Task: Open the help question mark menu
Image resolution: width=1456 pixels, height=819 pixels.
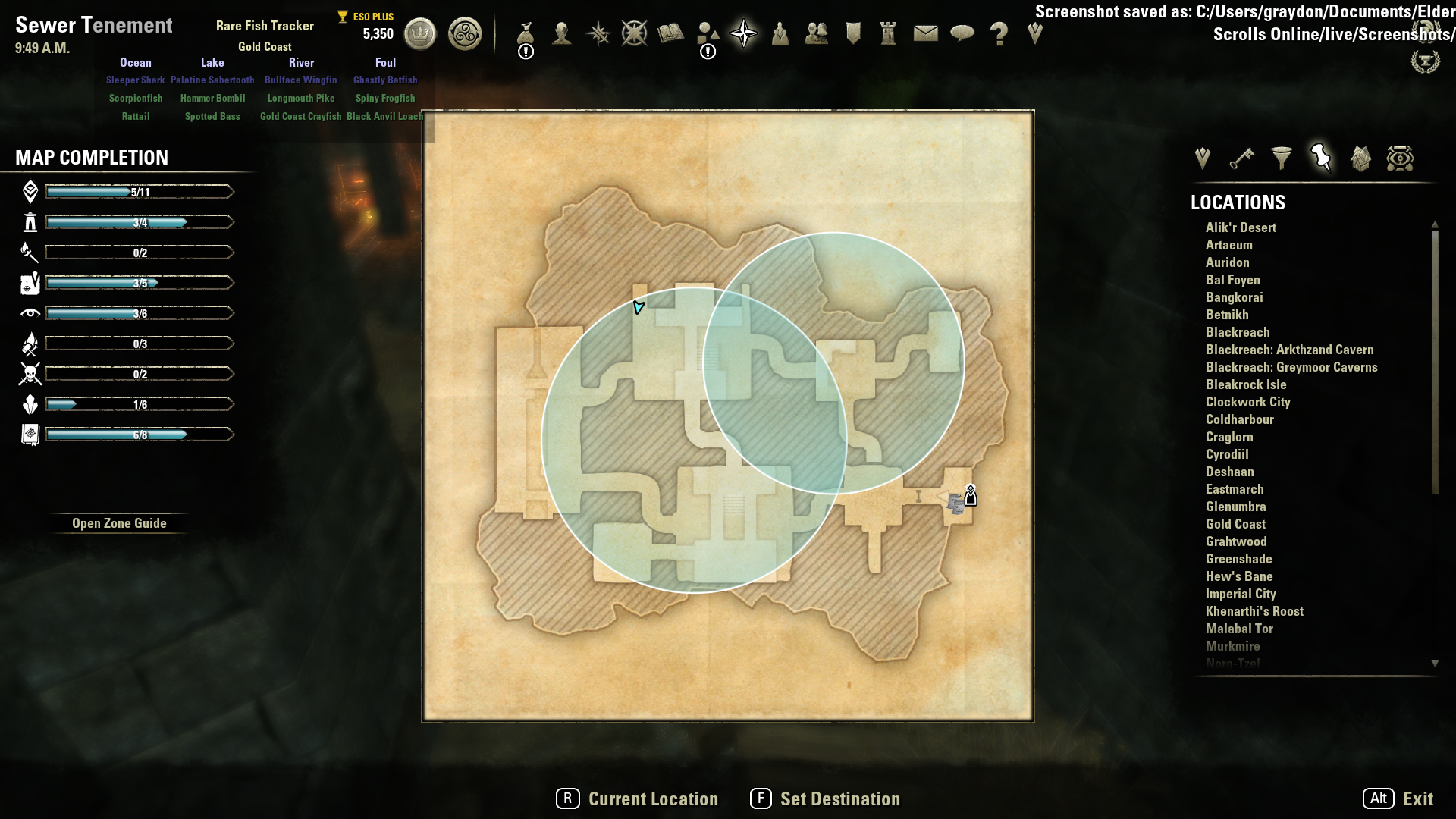Action: point(999,33)
